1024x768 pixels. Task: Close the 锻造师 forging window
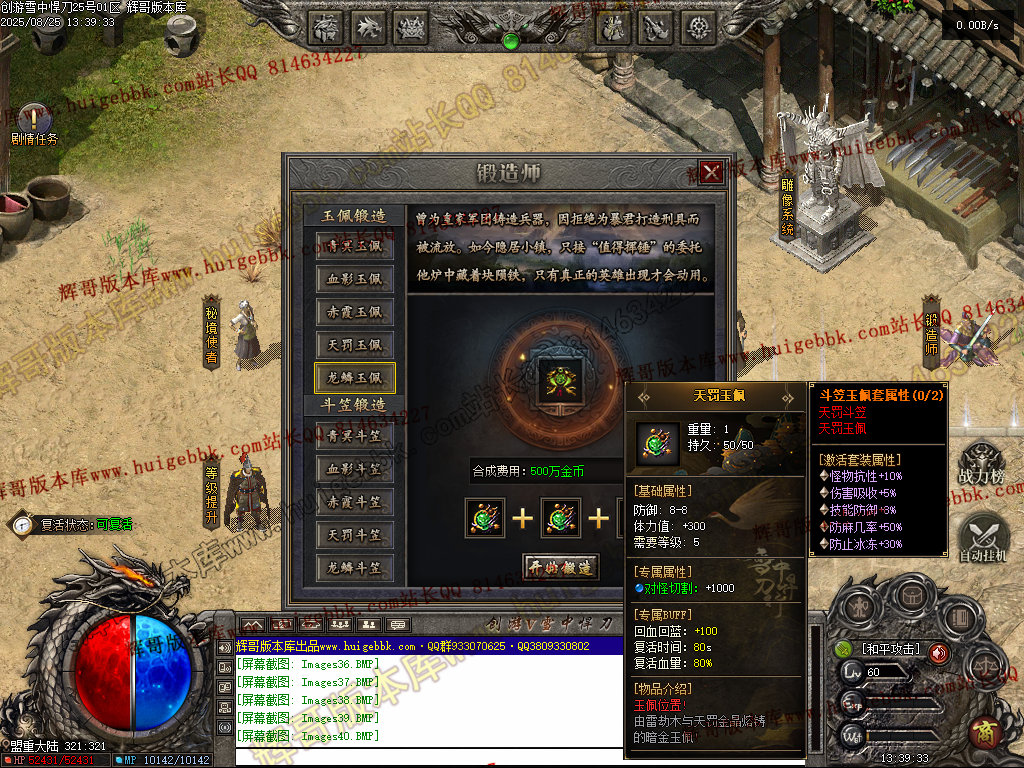pyautogui.click(x=711, y=172)
